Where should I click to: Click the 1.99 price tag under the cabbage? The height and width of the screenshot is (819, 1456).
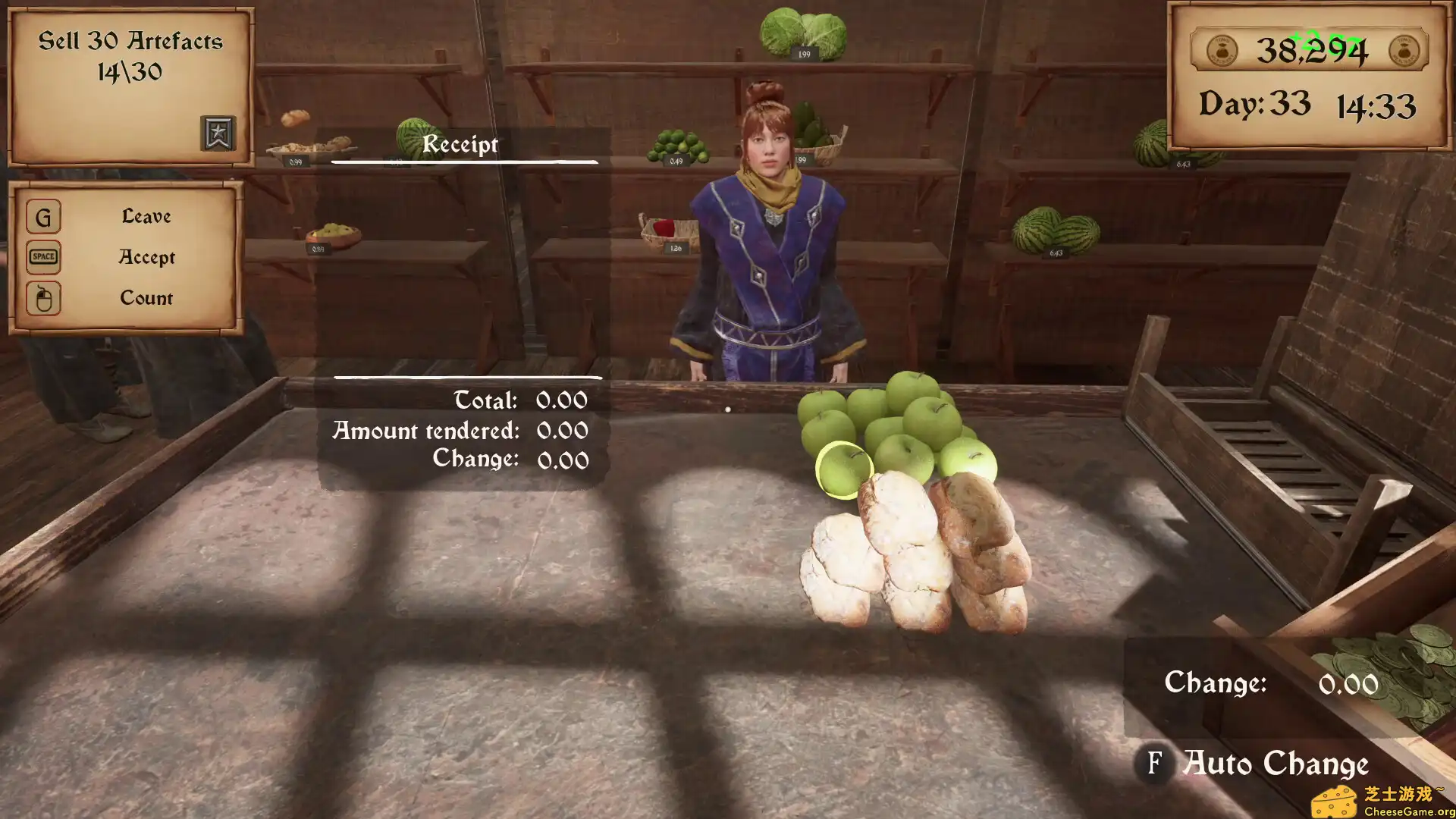tap(804, 54)
